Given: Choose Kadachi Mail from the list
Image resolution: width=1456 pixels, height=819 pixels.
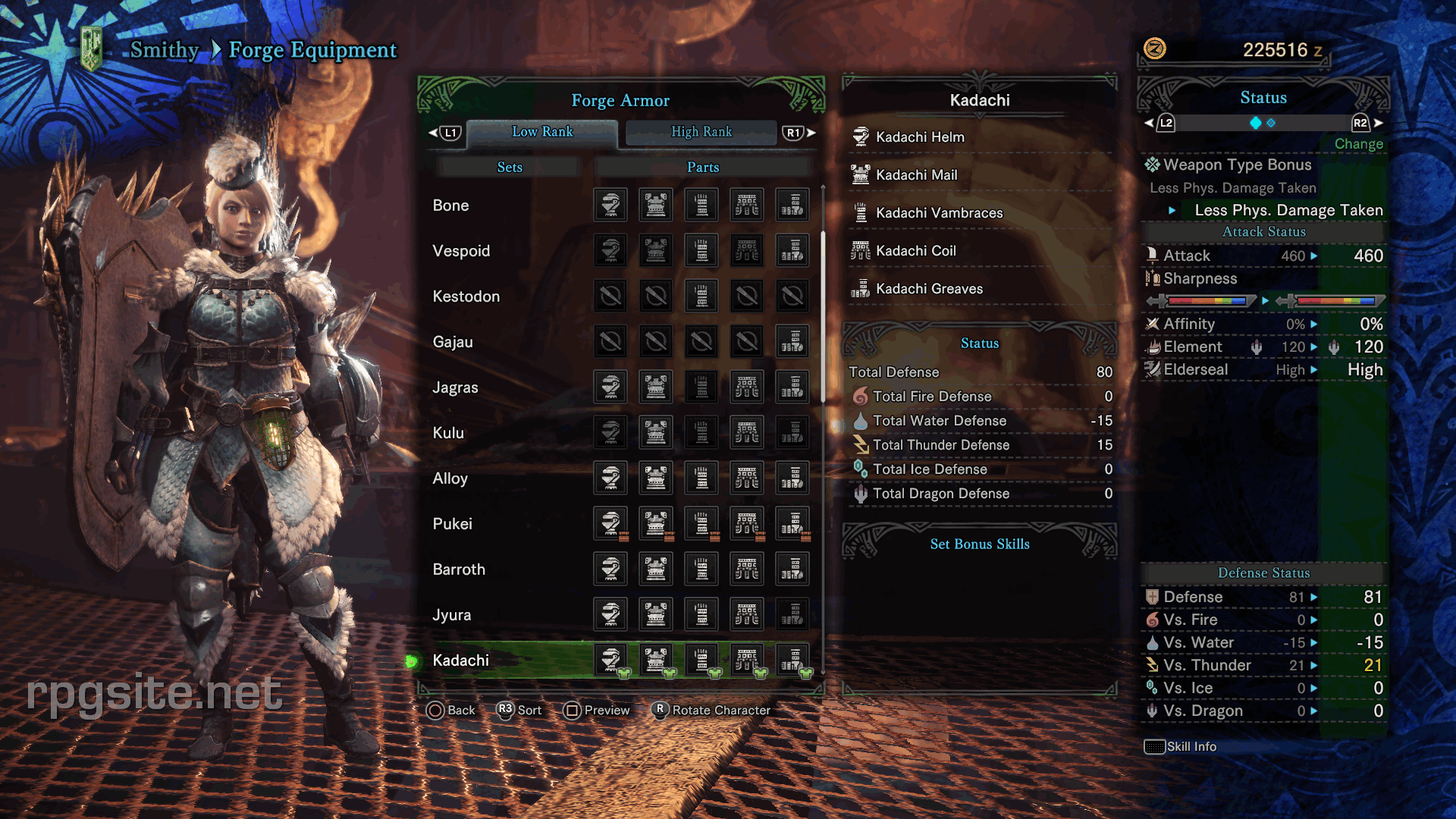Looking at the screenshot, I should [916, 175].
